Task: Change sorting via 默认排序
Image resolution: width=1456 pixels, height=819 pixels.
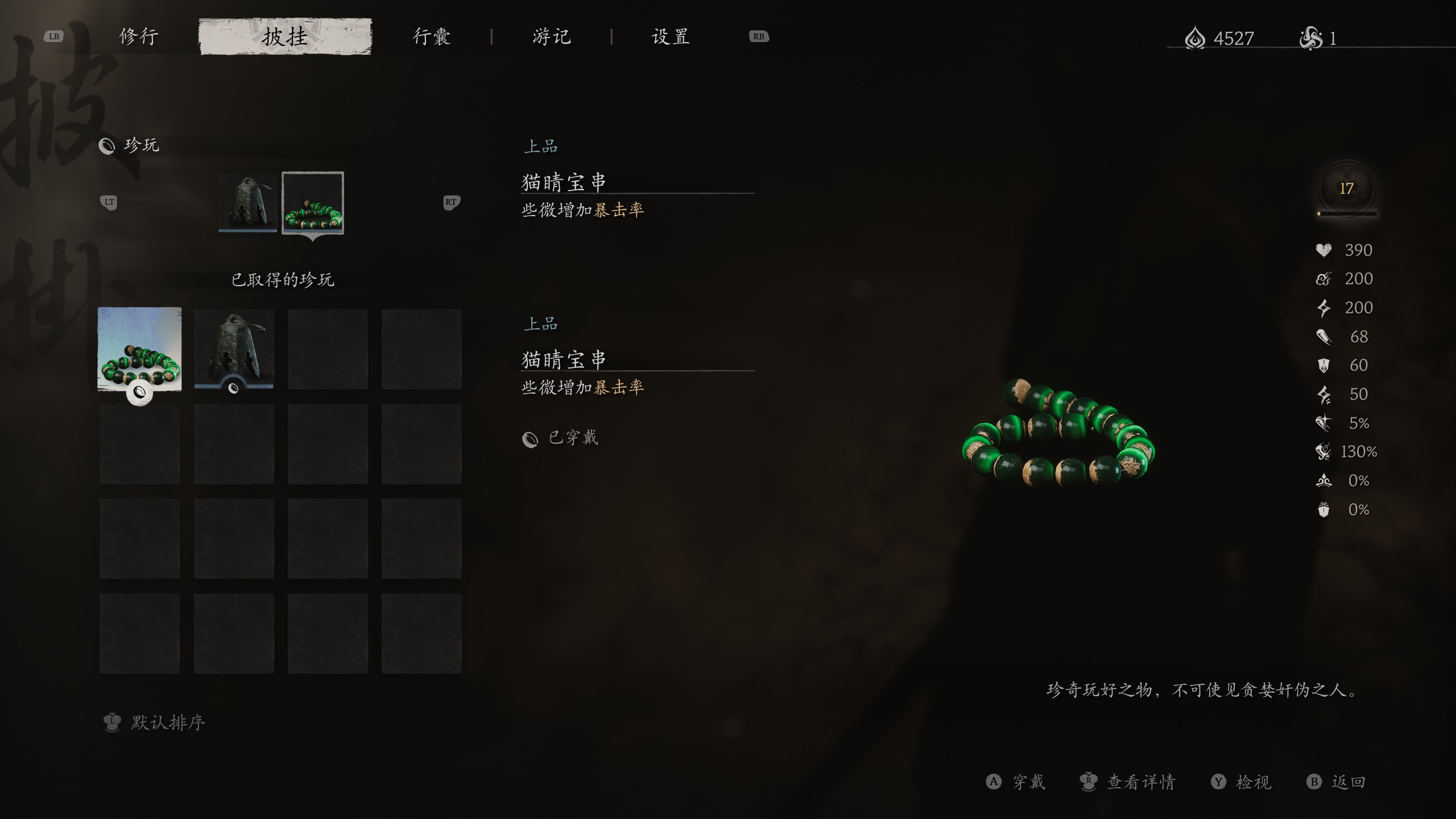Action: tap(167, 722)
